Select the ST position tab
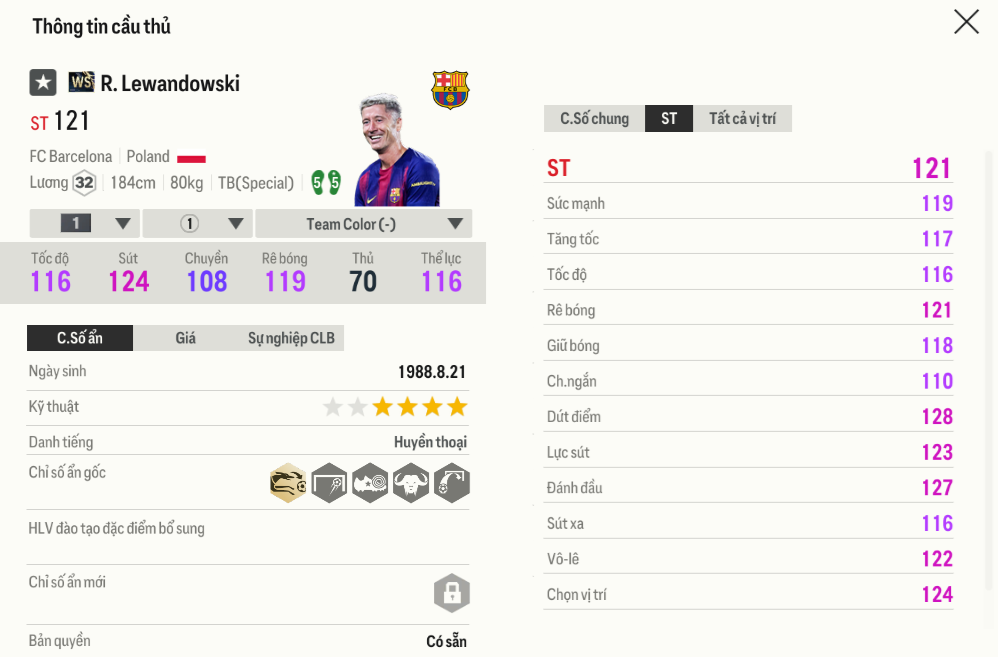The height and width of the screenshot is (657, 998). pos(669,119)
